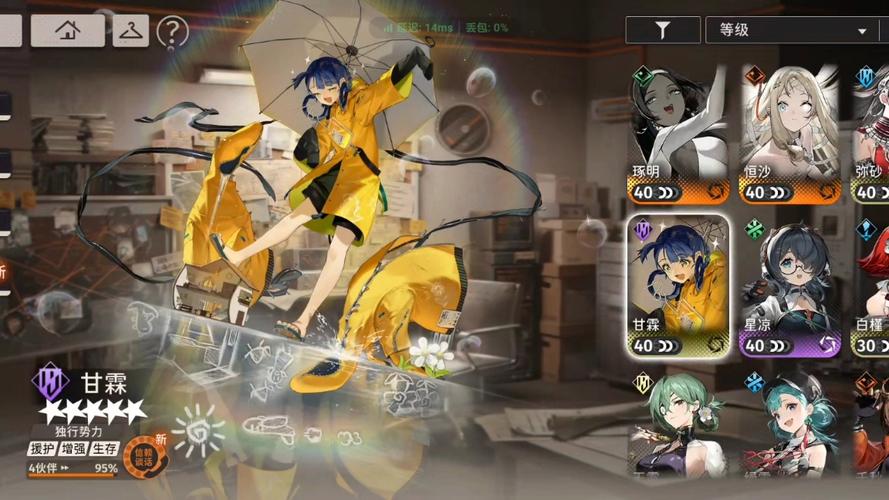
Task: Show the 增强 tag details
Action: 73,449
